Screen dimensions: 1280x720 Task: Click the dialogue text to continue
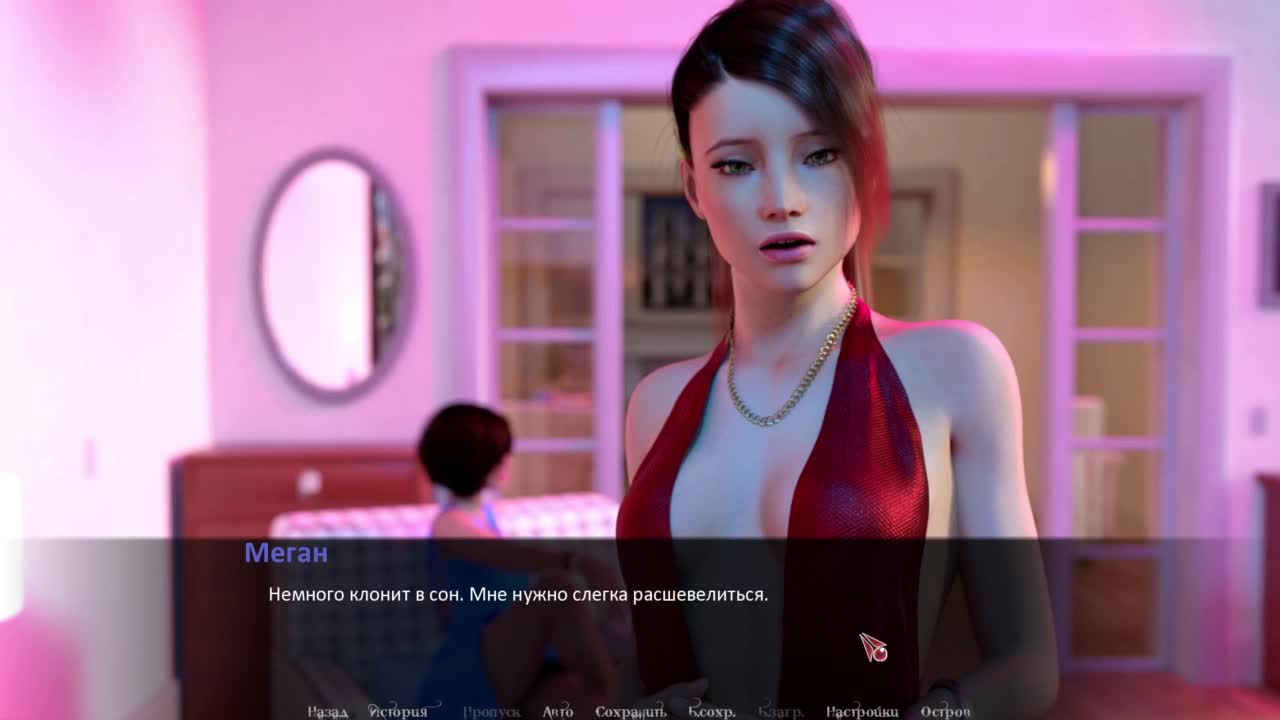[518, 595]
